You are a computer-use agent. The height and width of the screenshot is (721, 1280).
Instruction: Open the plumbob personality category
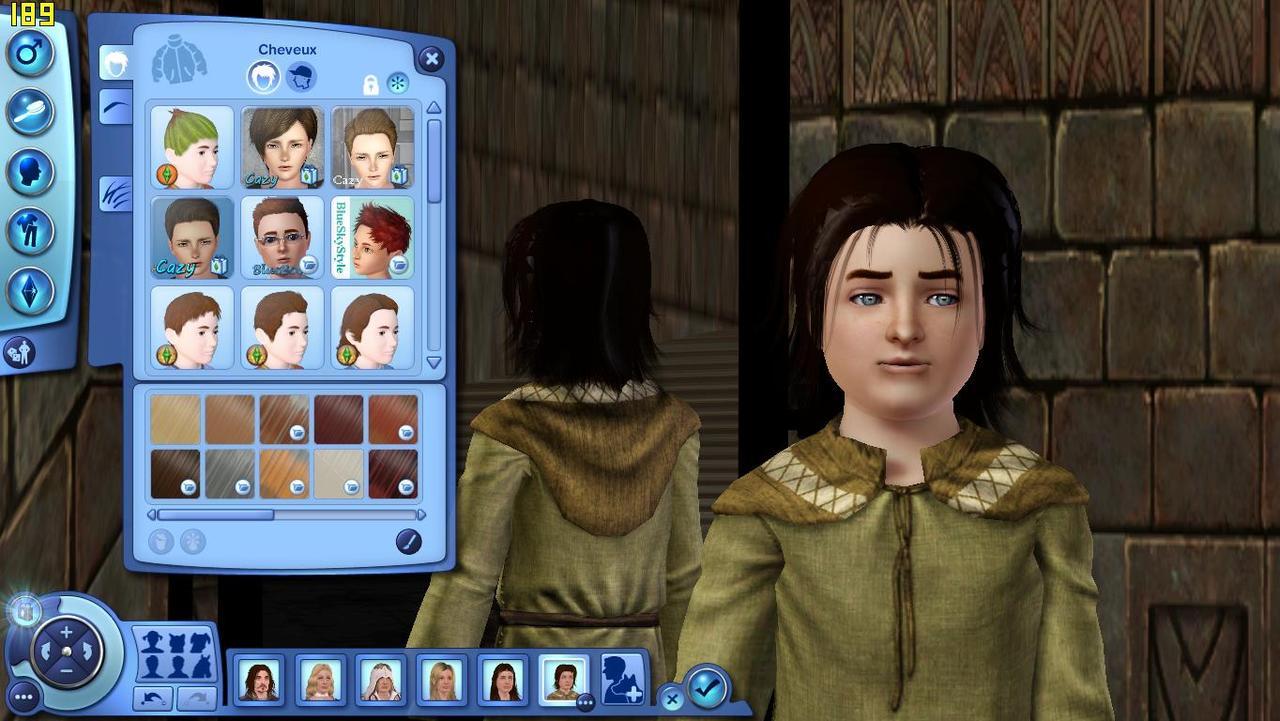point(30,290)
